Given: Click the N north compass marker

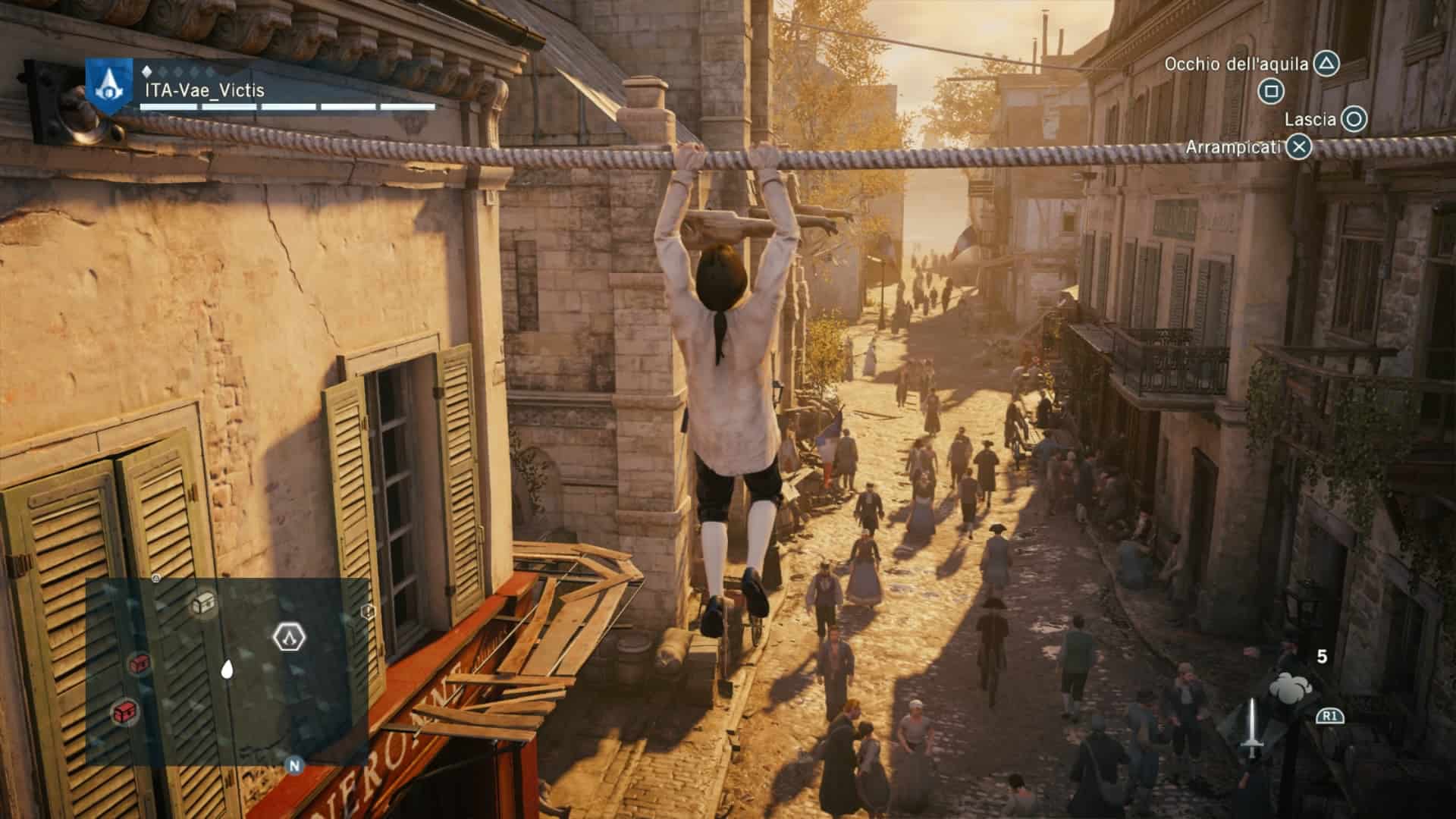Looking at the screenshot, I should (294, 765).
